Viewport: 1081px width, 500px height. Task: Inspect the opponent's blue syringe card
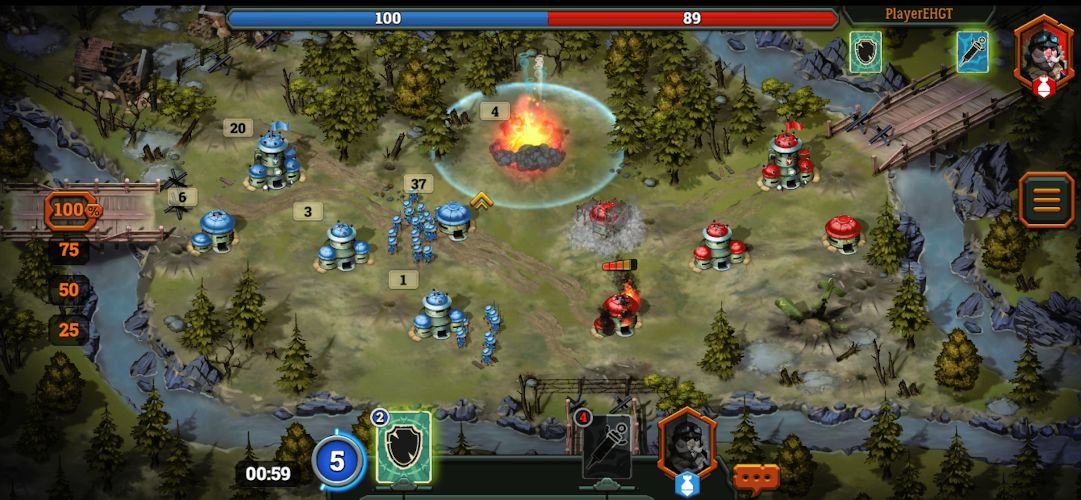(971, 52)
